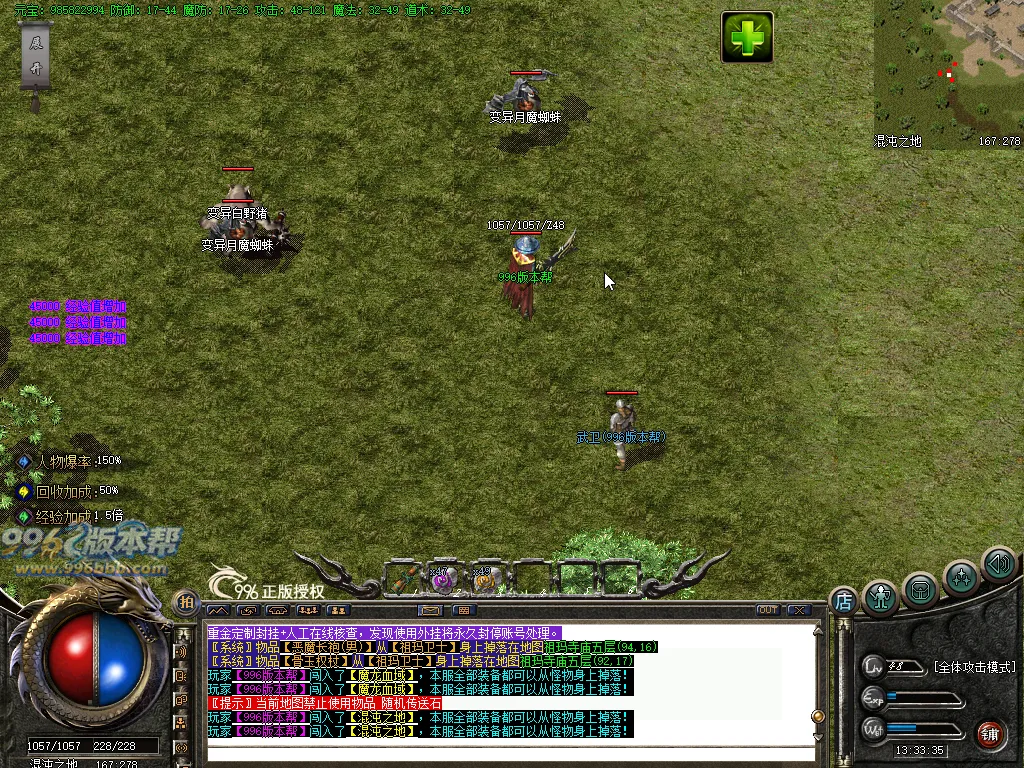Open the bag inventory icon

[920, 589]
